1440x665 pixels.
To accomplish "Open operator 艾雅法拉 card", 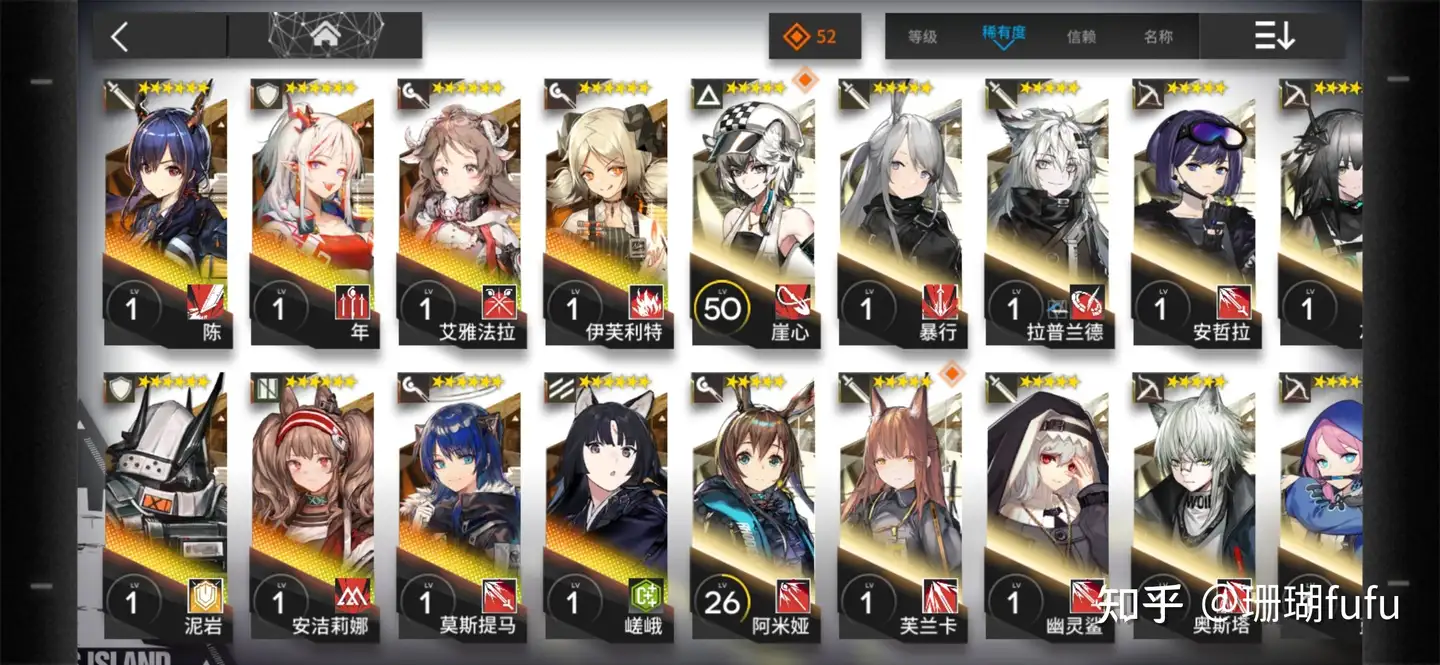I will tap(459, 210).
